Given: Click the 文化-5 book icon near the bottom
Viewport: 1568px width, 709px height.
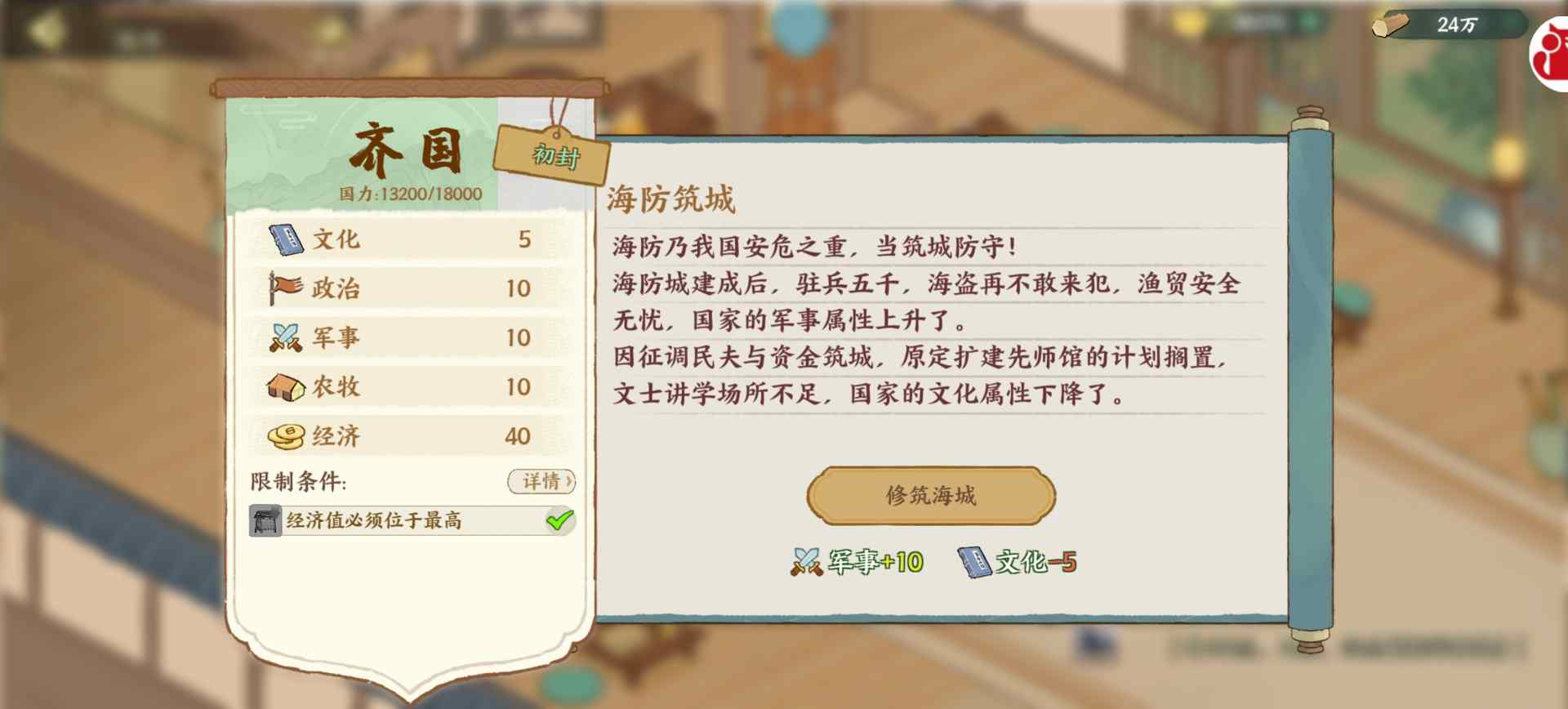Looking at the screenshot, I should point(975,560).
